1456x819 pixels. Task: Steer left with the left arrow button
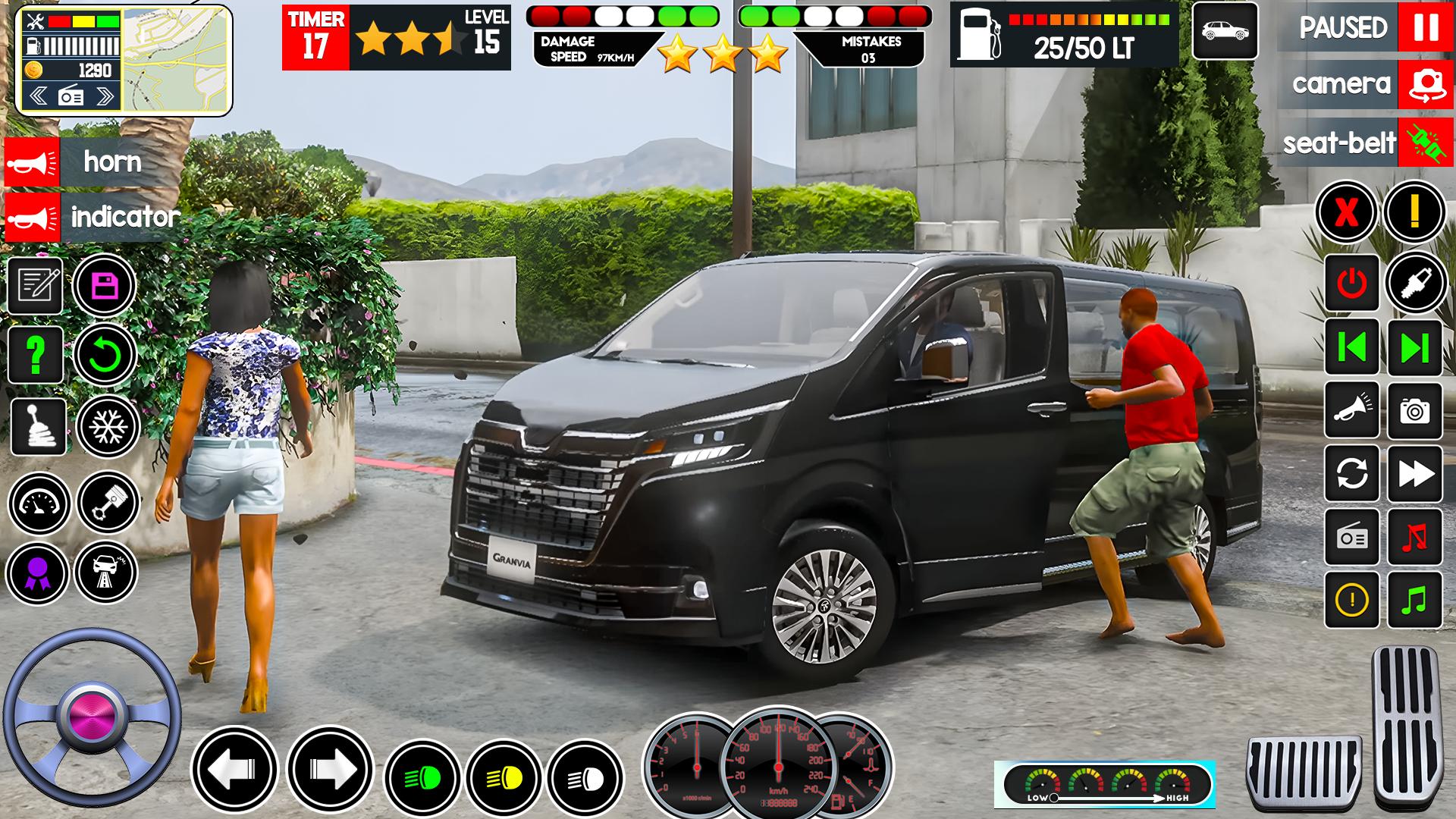tap(234, 770)
